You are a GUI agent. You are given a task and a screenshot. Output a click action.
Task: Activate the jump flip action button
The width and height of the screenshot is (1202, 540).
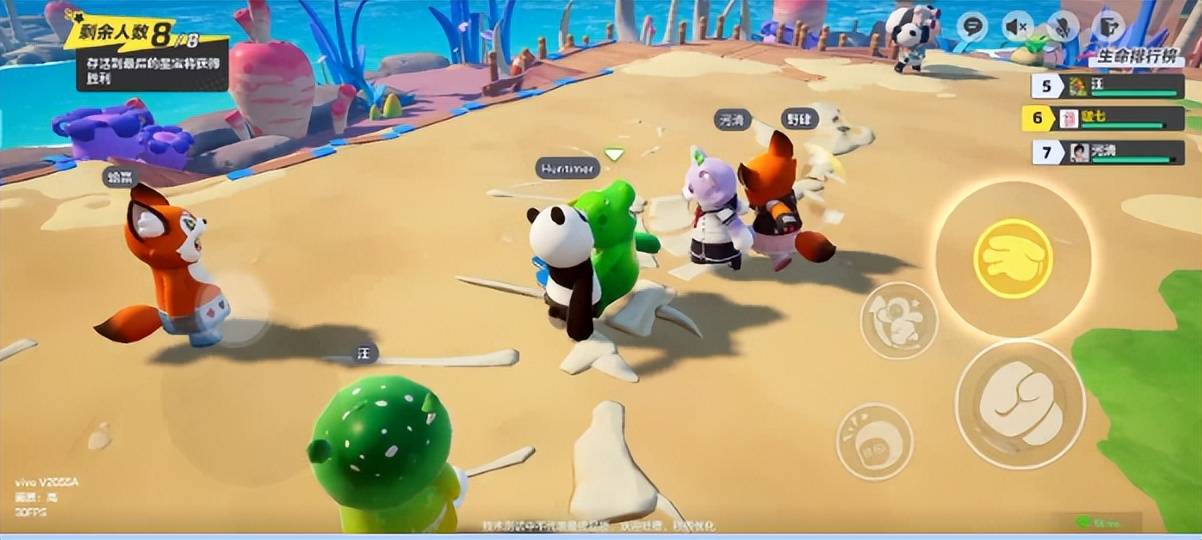[x=898, y=320]
